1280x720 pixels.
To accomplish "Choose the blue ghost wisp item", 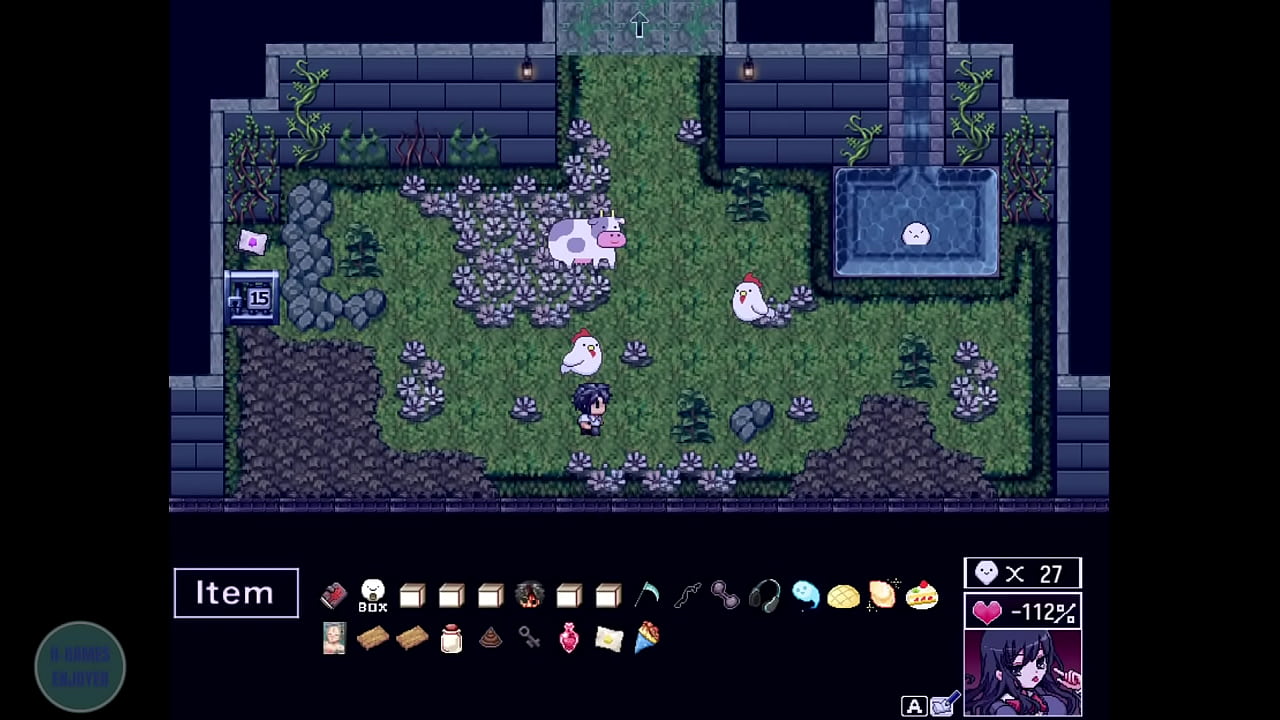I will pos(805,596).
